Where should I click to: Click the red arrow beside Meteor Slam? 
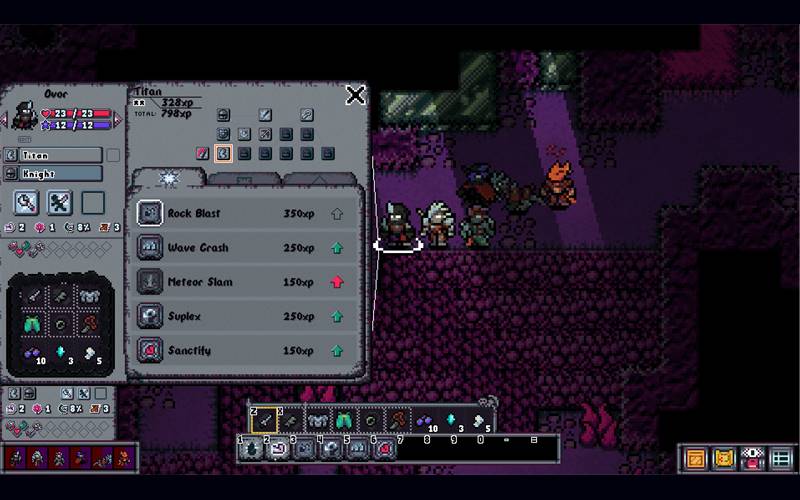[337, 282]
